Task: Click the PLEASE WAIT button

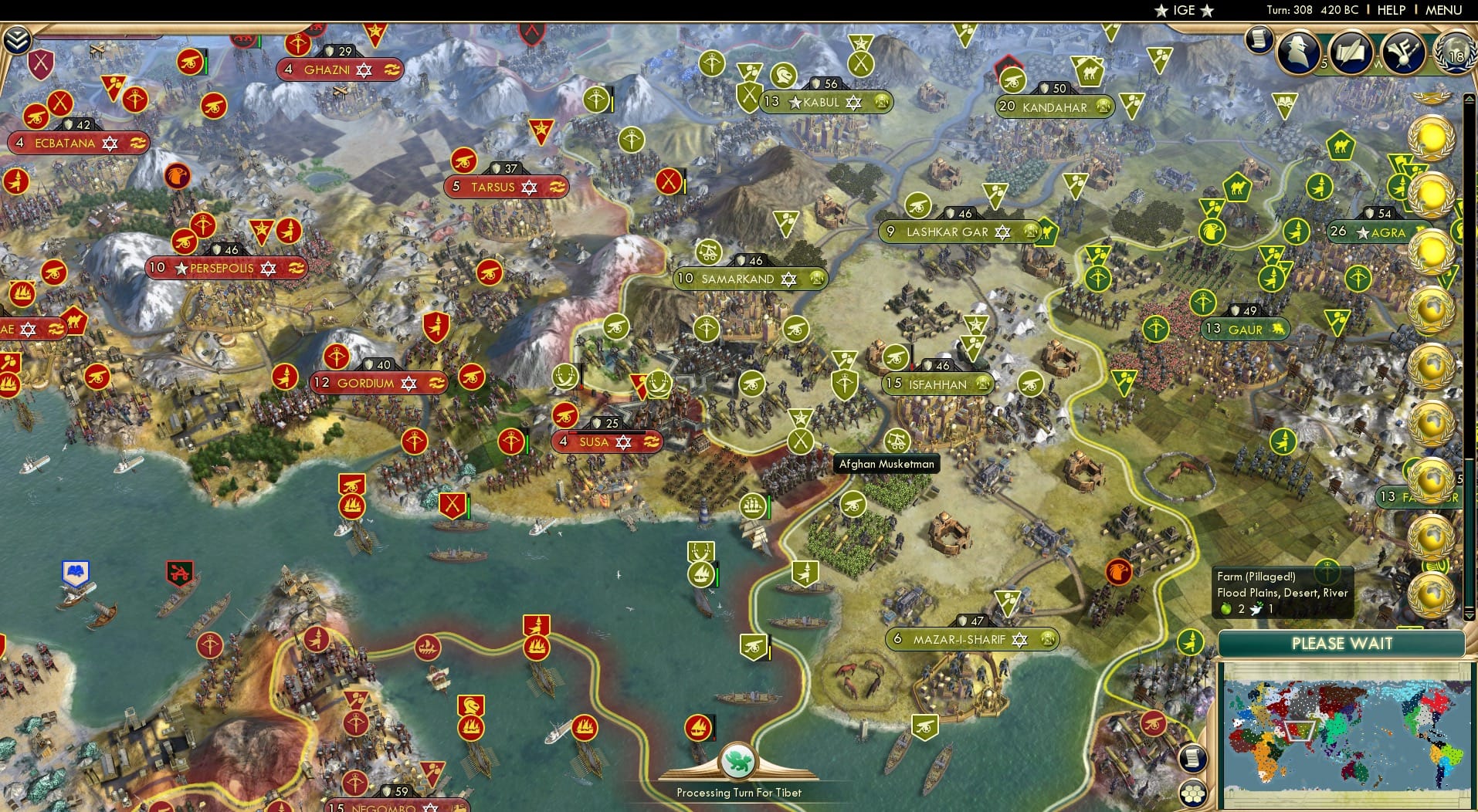Action: pos(1342,643)
